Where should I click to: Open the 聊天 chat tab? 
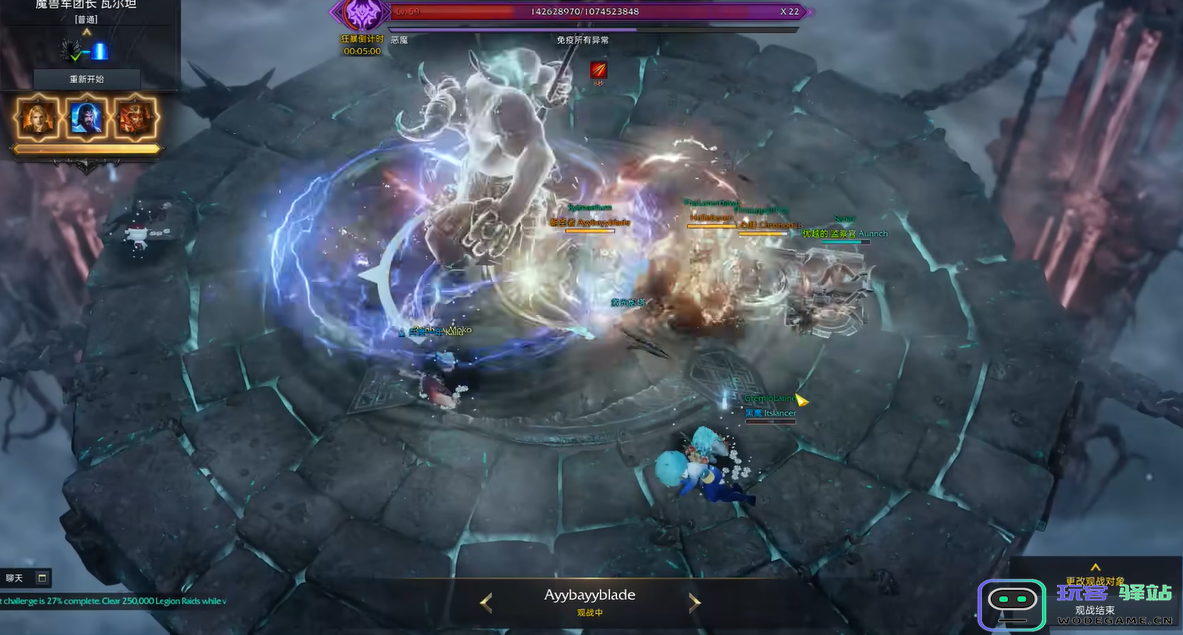pyautogui.click(x=14, y=577)
